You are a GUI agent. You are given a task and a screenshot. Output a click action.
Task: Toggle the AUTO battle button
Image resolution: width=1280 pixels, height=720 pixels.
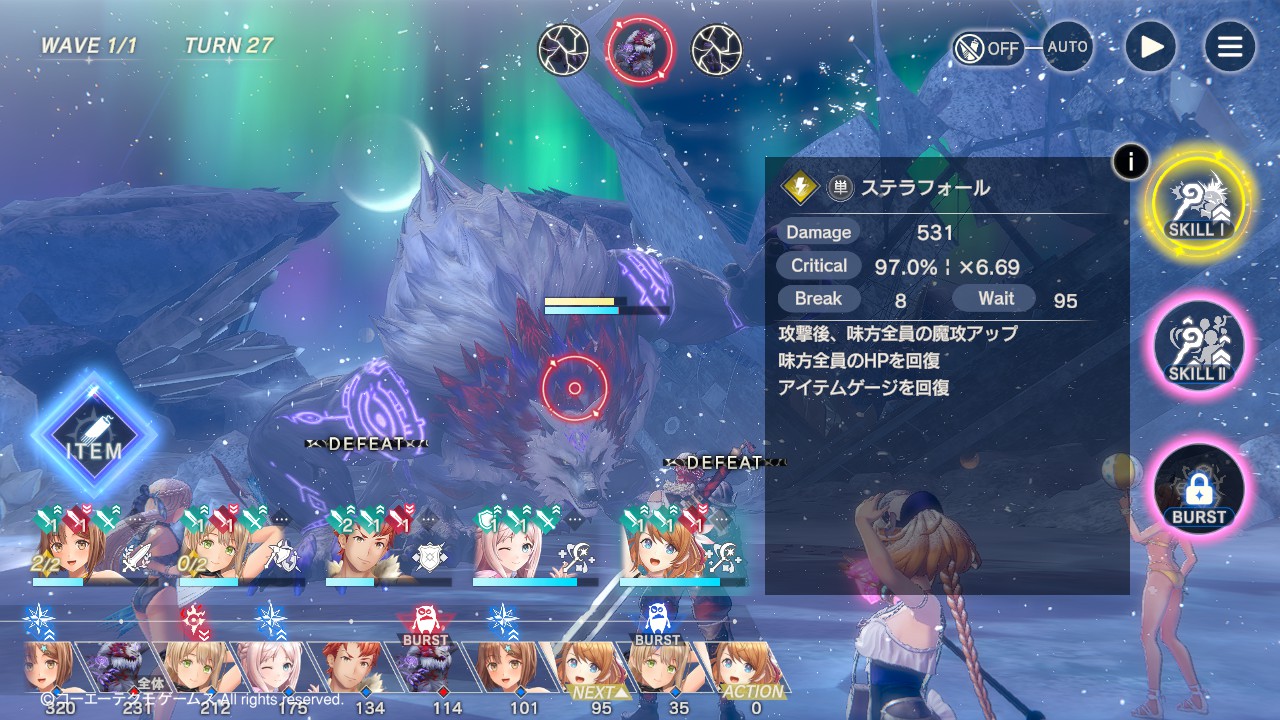coord(1067,47)
